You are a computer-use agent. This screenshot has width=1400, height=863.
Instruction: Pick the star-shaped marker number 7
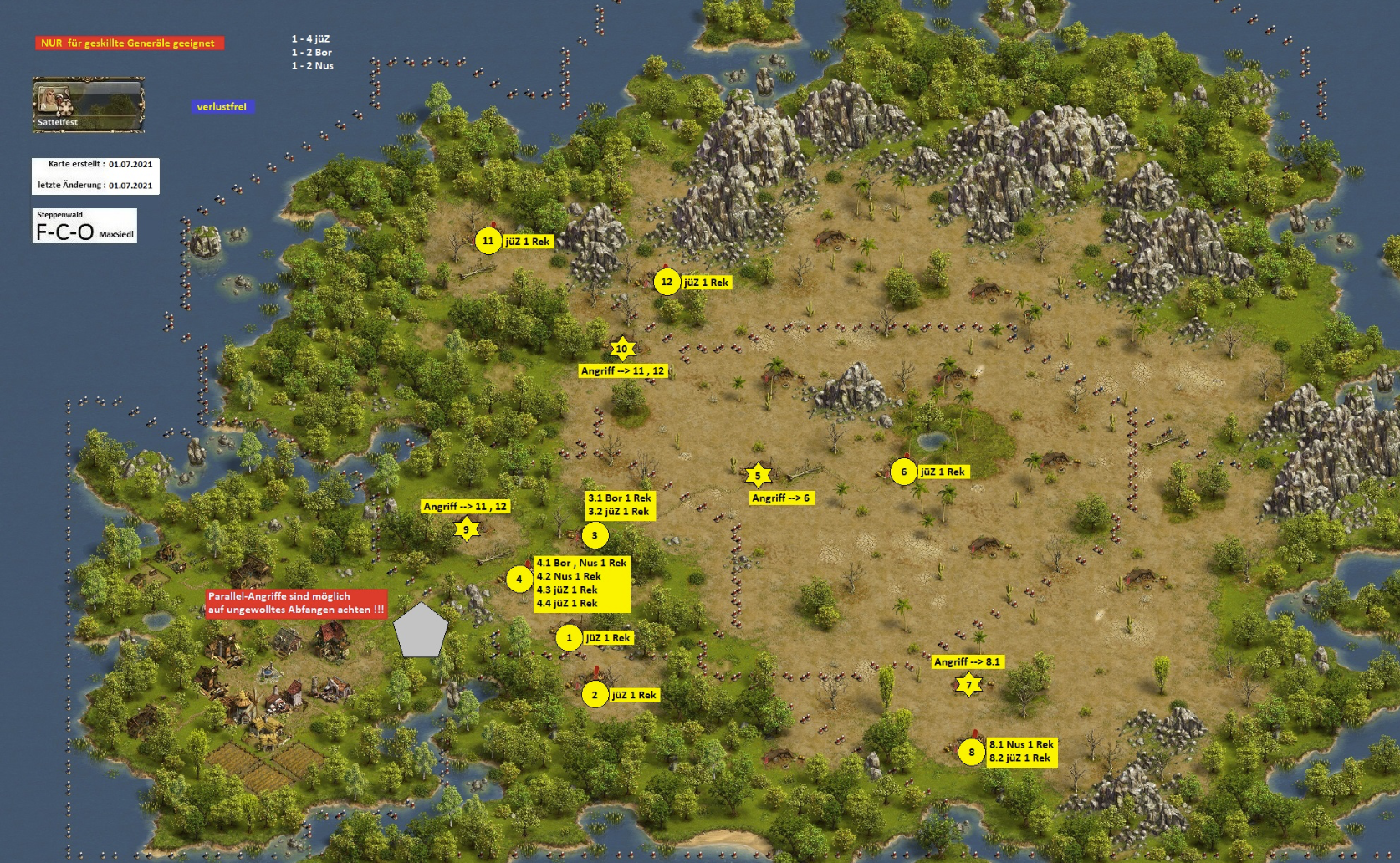(968, 685)
